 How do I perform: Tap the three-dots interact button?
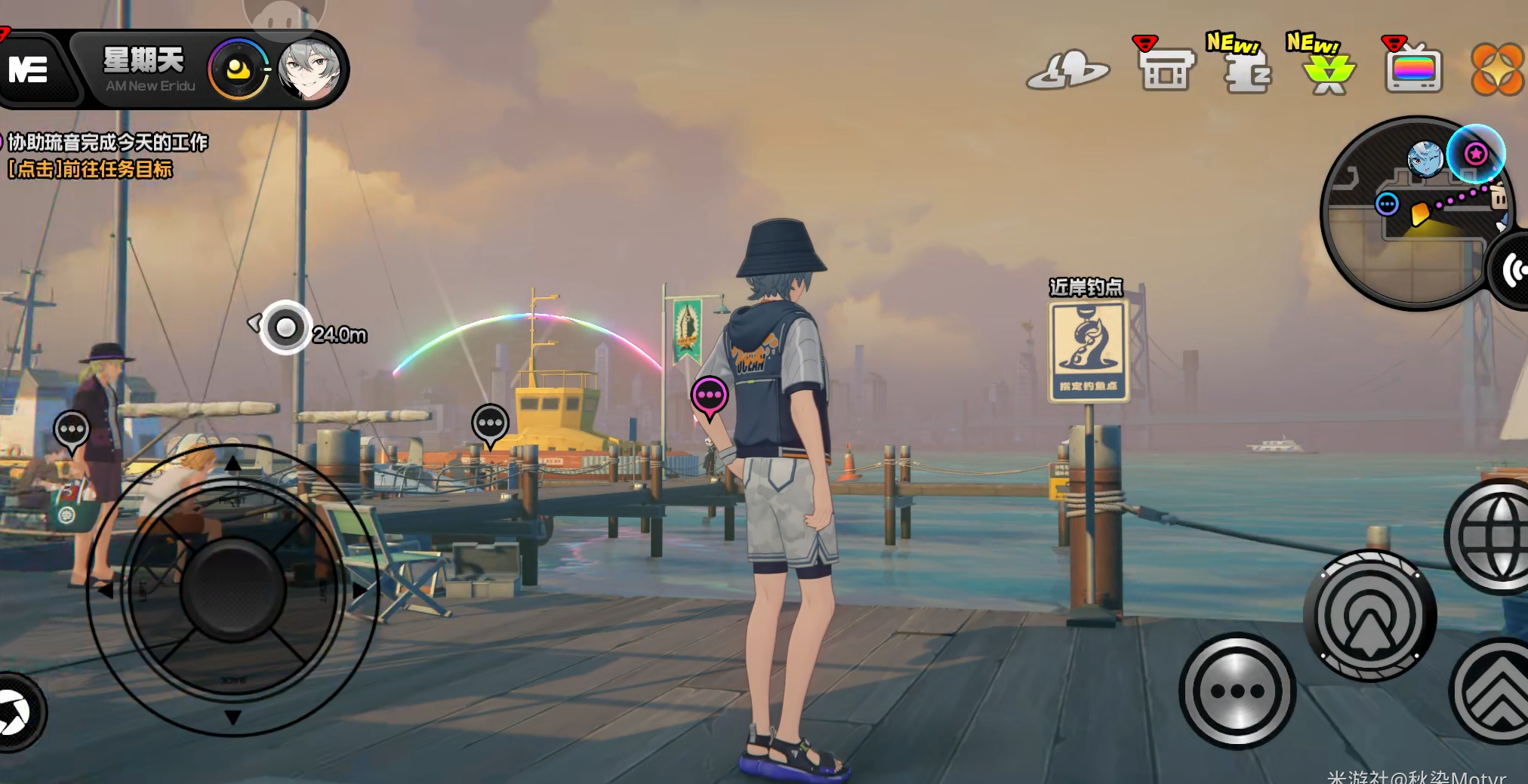1237,691
